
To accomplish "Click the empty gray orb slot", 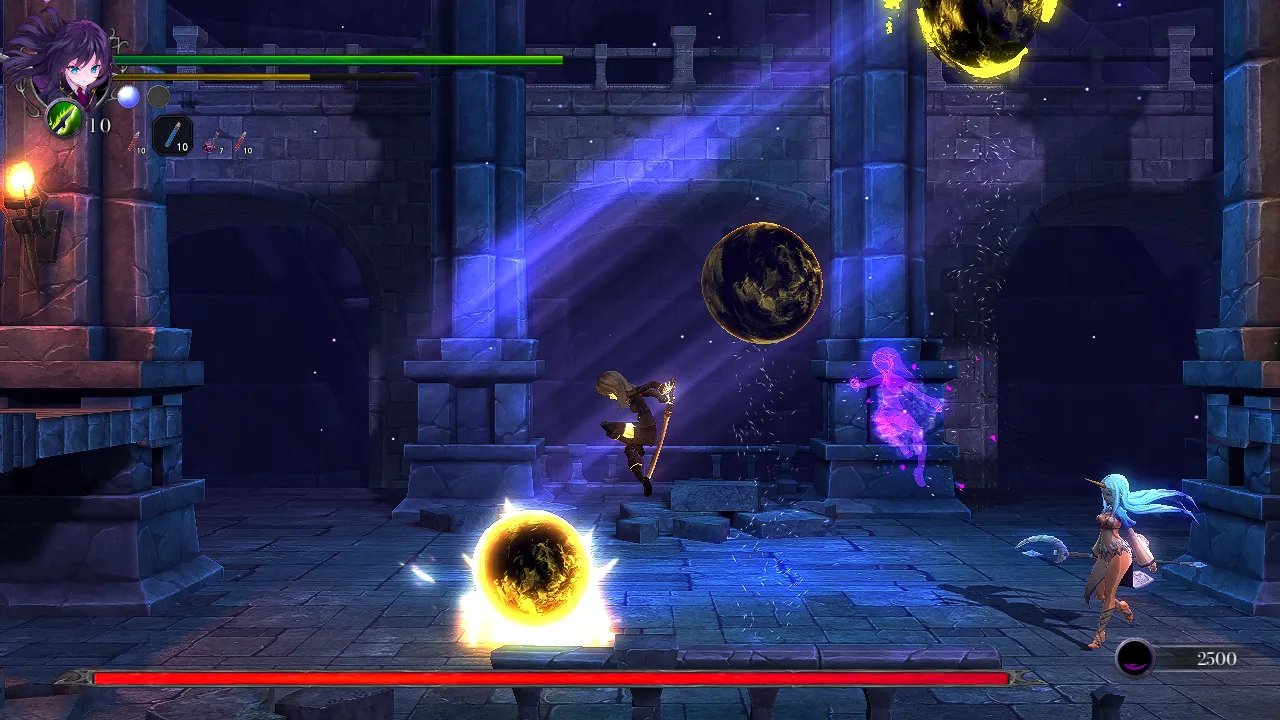I will [158, 95].
